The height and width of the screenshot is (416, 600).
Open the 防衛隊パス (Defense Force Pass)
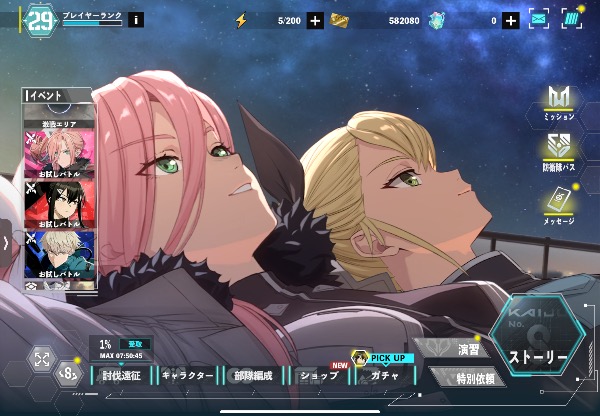[x=558, y=151]
